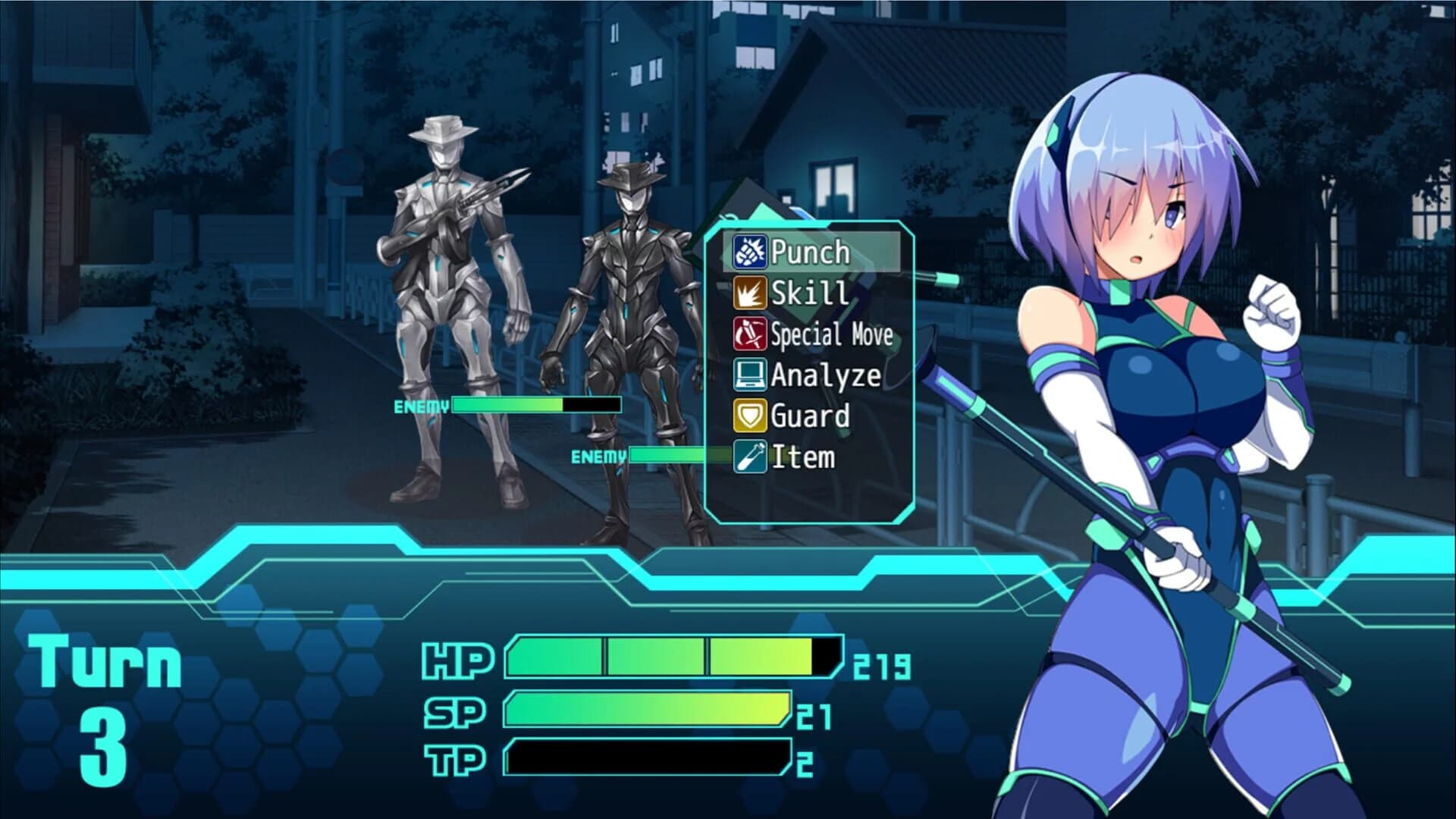Screen dimensions: 1456x819
Task: Choose the Guard command
Action: point(810,416)
